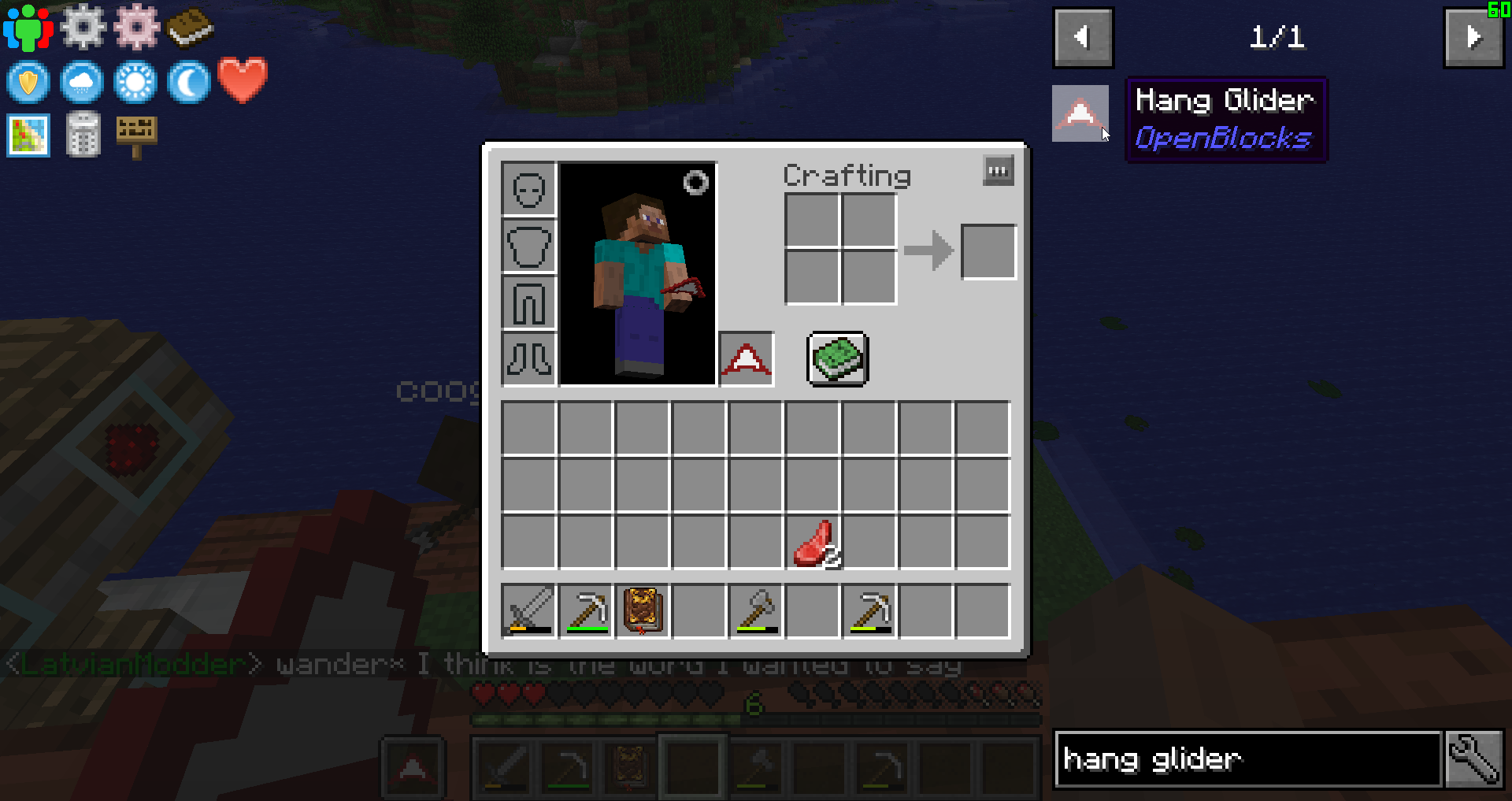This screenshot has width=1512, height=801.
Task: Click the small three-dot button near Crafting
Action: click(998, 171)
